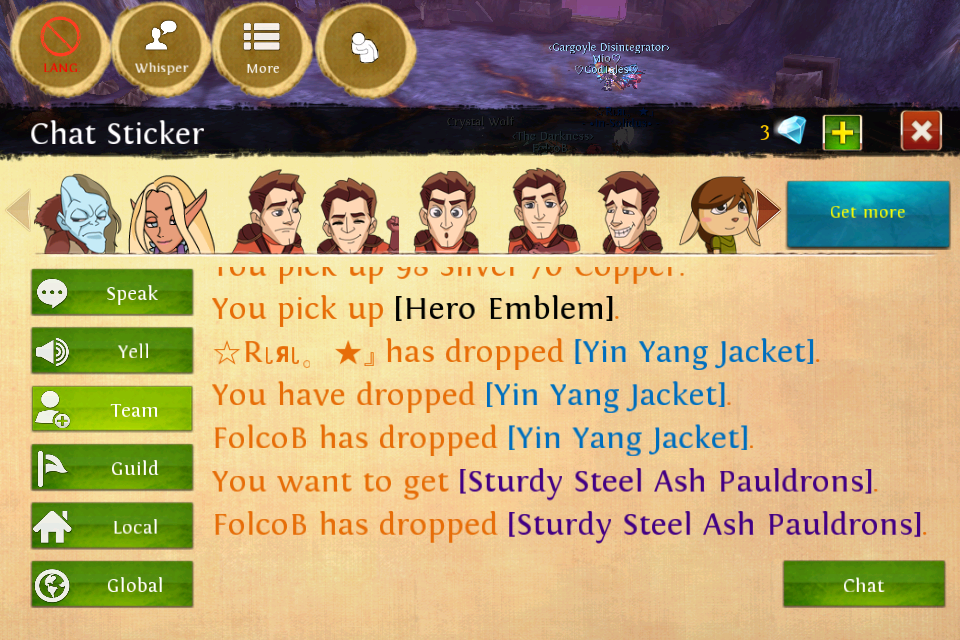Select the Speak chat channel
960x640 pixels.
[x=112, y=293]
